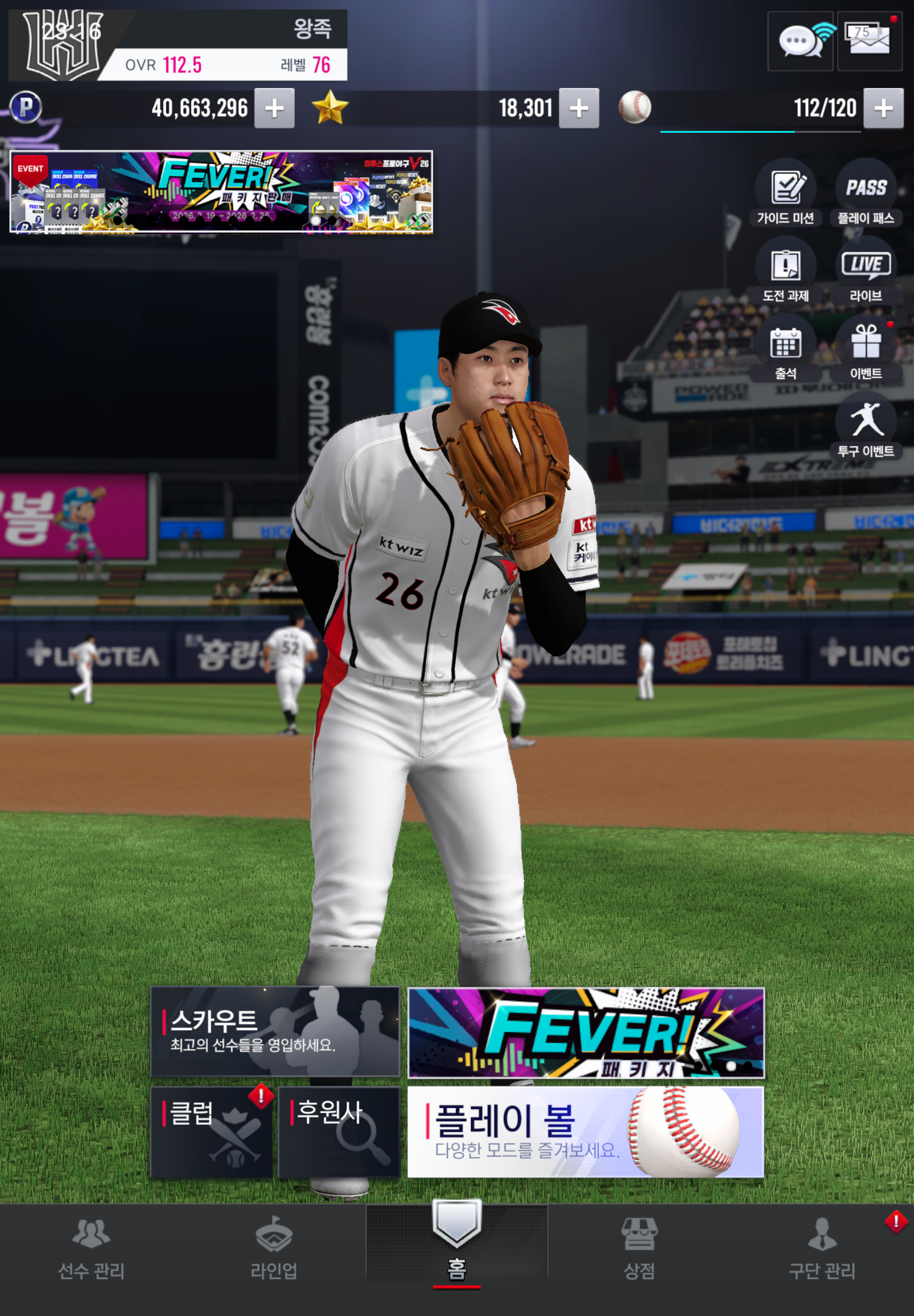This screenshot has height=1316, width=914.
Task: Open the 스카우트 scout panel
Action: [275, 1031]
